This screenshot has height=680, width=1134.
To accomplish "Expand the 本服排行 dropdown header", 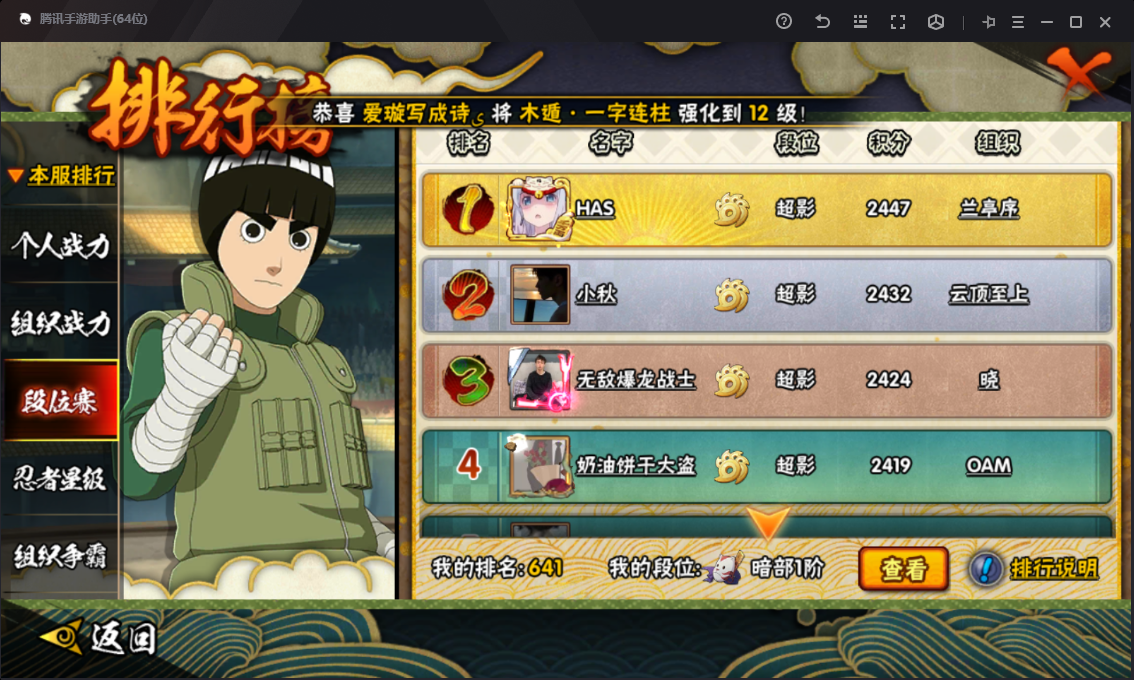I will [62, 176].
